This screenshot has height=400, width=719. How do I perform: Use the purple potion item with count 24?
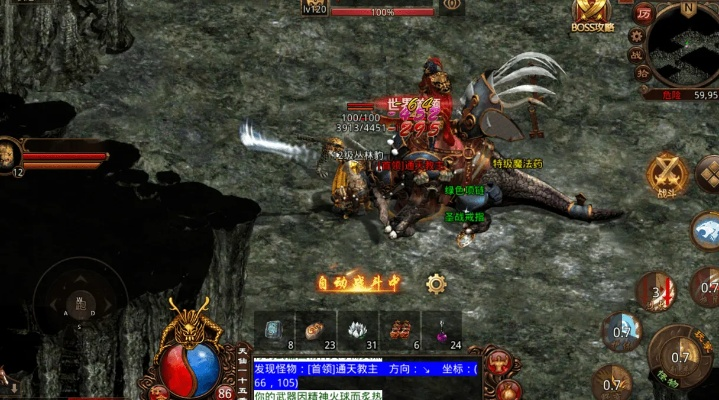coord(441,330)
